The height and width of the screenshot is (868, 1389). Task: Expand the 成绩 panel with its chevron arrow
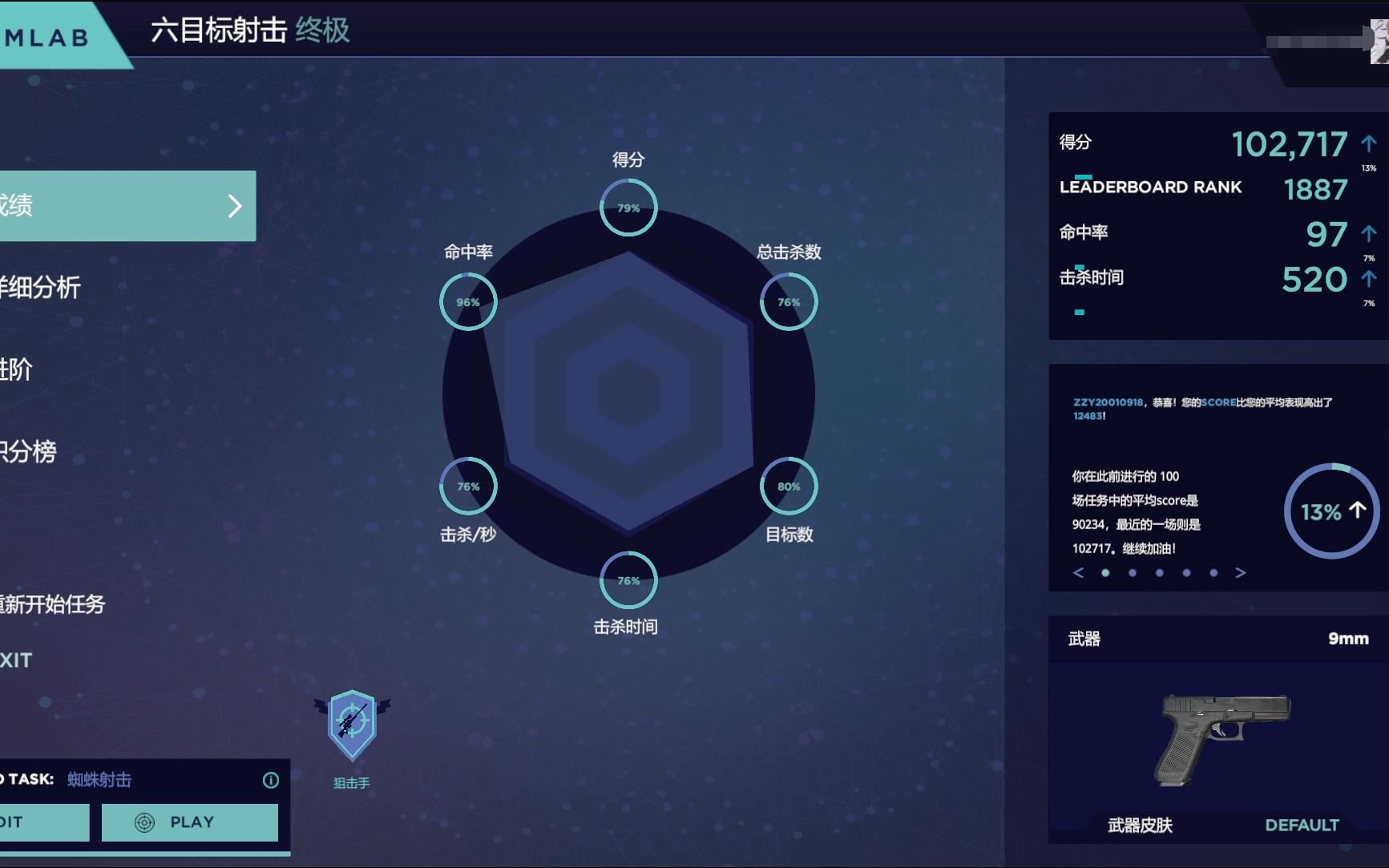click(235, 207)
